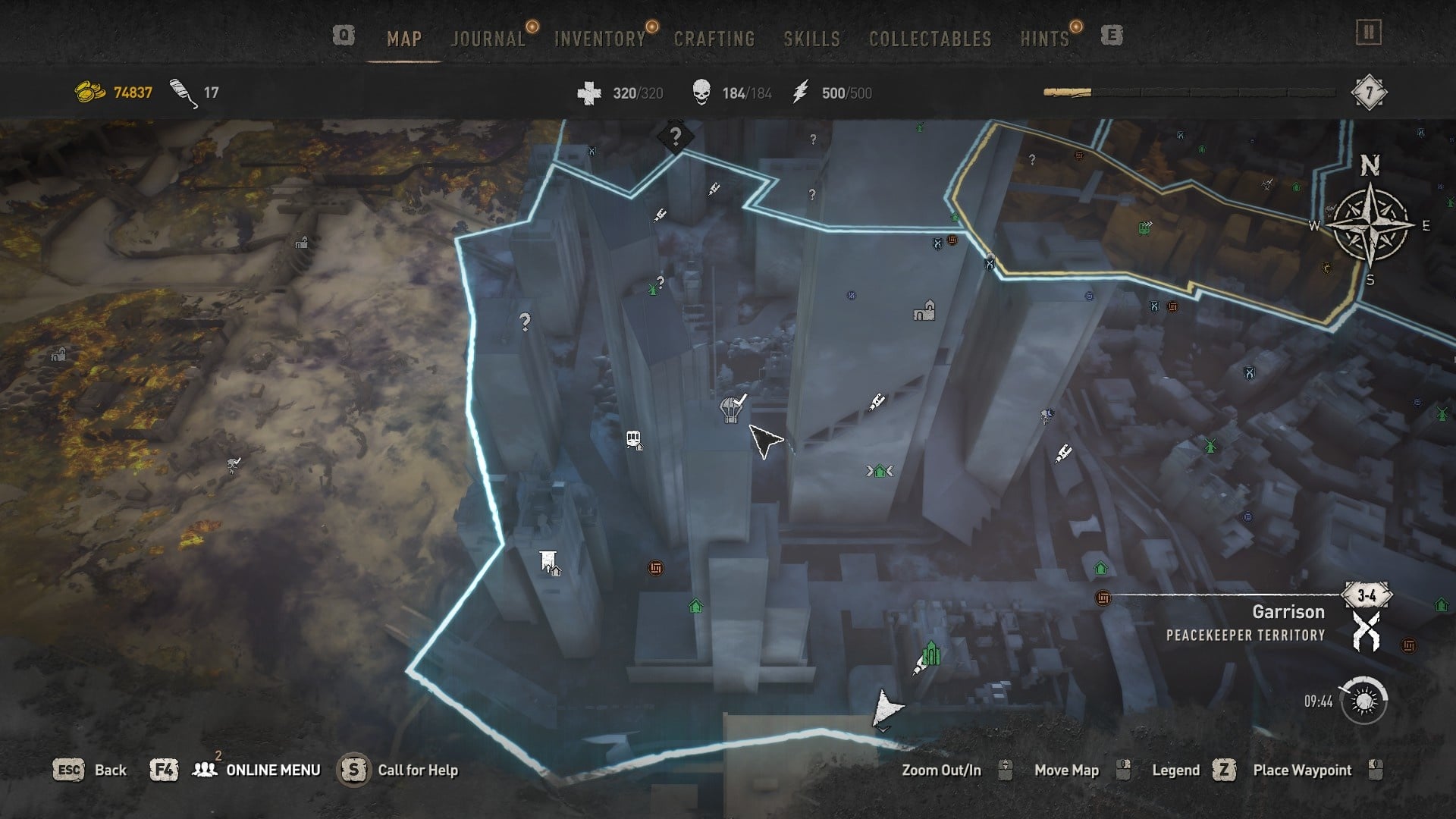
Task: Show the Skills tab
Action: point(811,39)
